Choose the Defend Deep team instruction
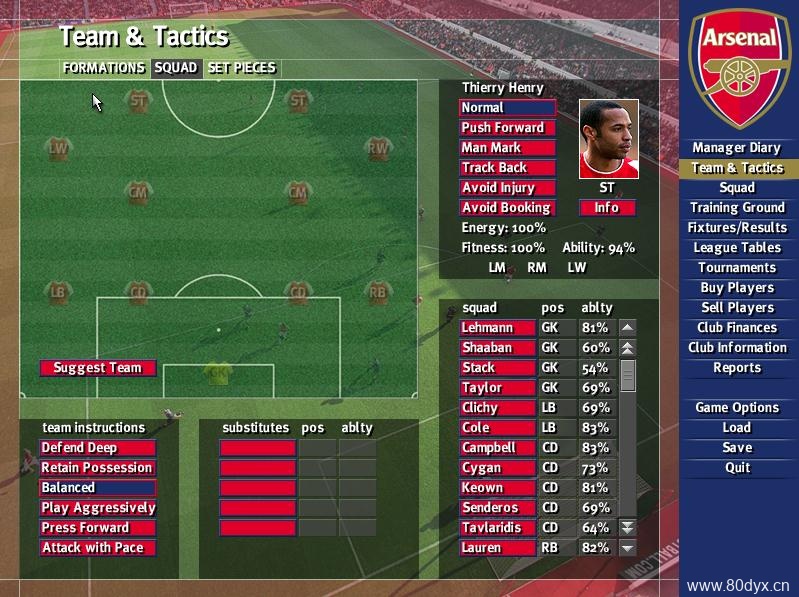Viewport: 799px width, 597px height. point(98,448)
